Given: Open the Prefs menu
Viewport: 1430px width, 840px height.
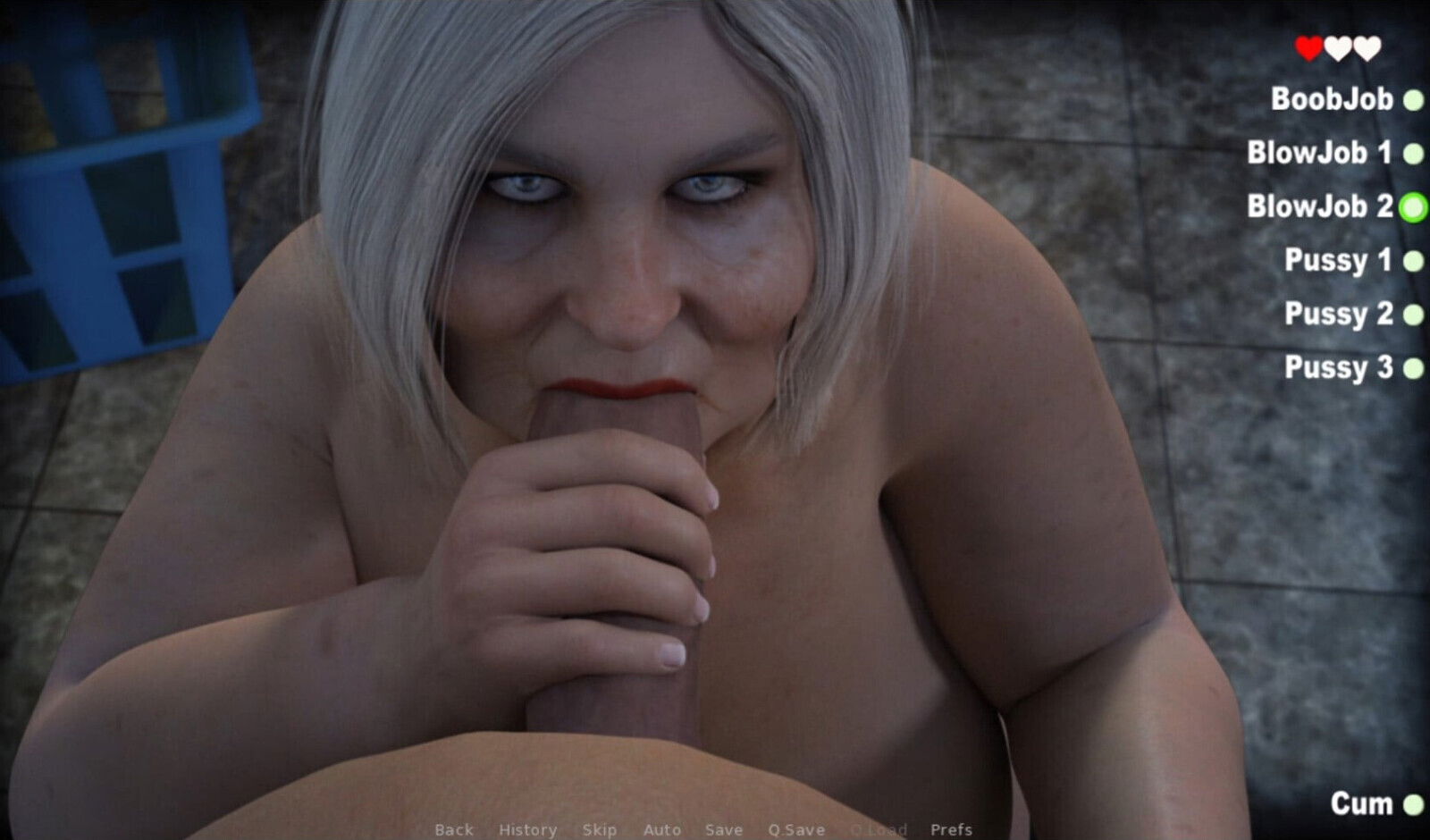Looking at the screenshot, I should coord(953,829).
